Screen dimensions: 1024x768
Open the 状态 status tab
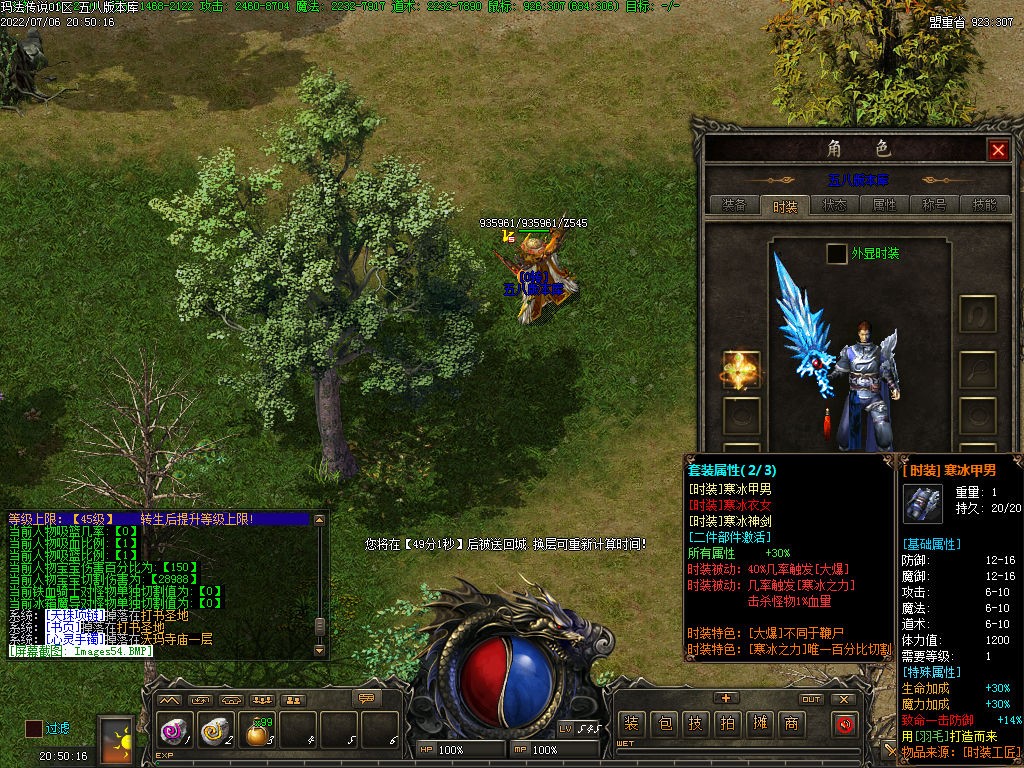point(834,205)
